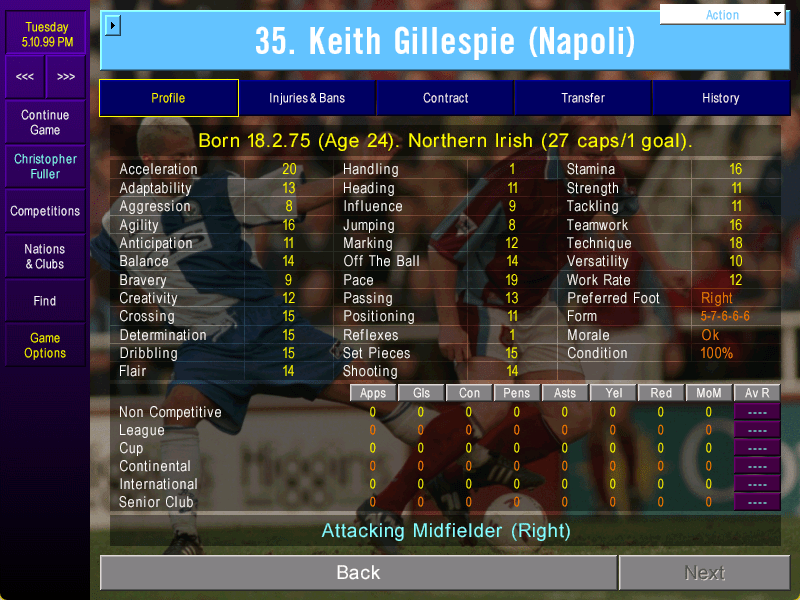View the Contract tab
The height and width of the screenshot is (600, 800).
[446, 98]
